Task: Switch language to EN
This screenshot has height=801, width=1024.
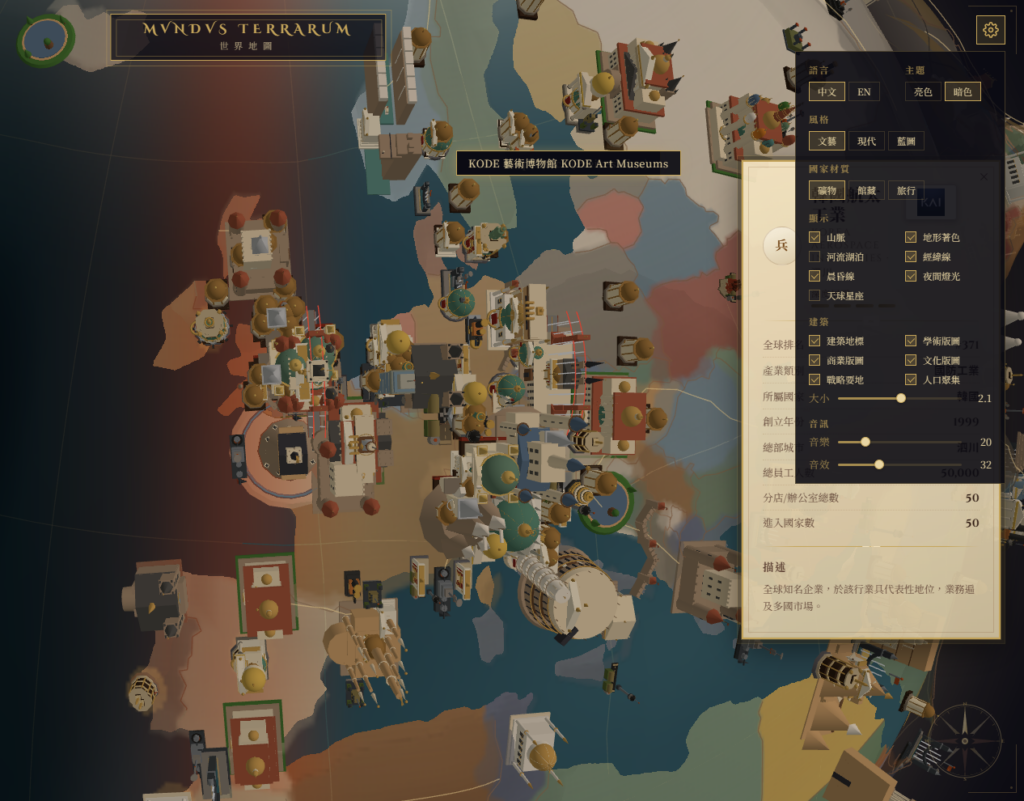Action: click(863, 92)
